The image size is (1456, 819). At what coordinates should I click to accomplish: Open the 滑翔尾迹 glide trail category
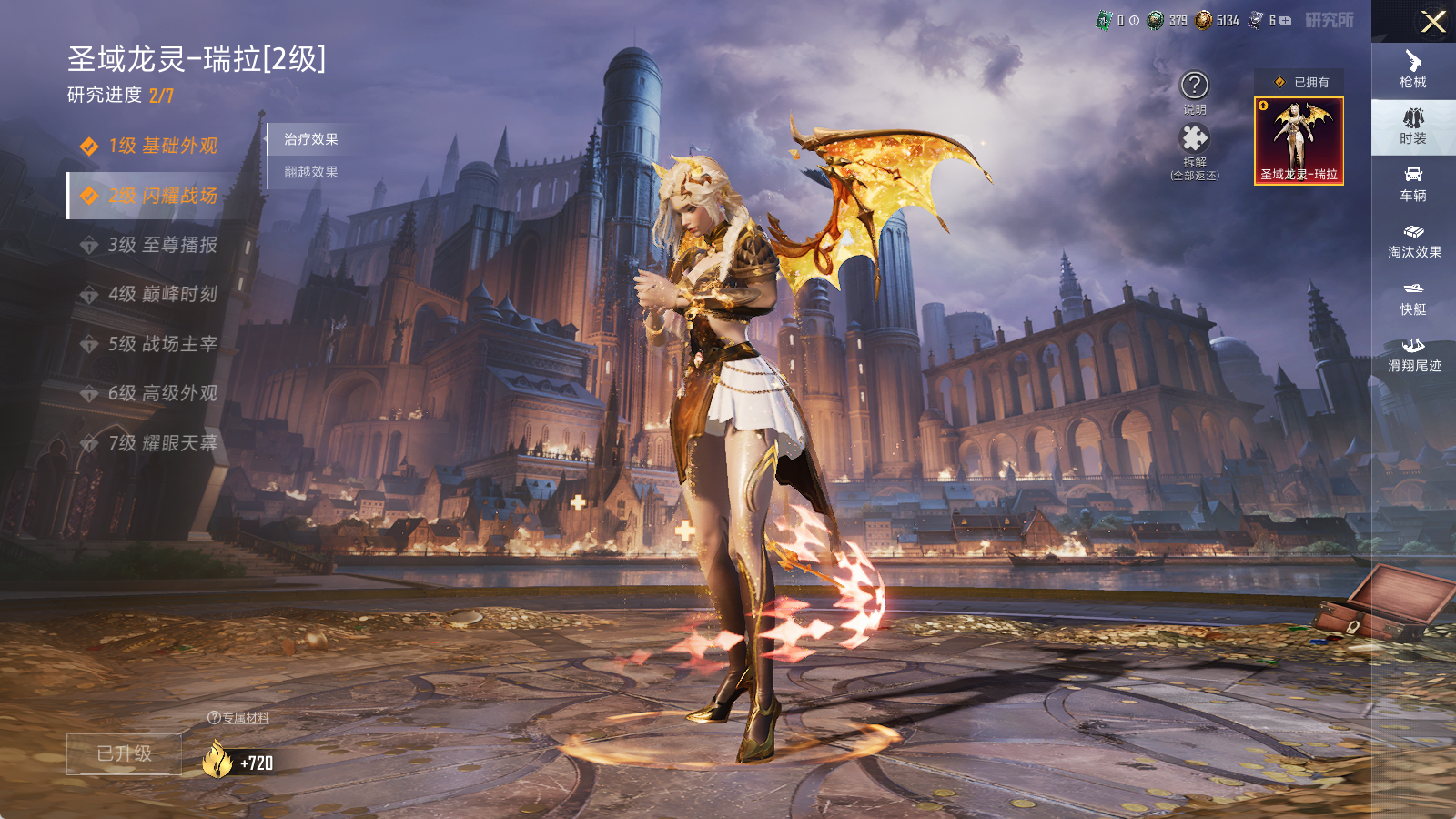pyautogui.click(x=1413, y=354)
